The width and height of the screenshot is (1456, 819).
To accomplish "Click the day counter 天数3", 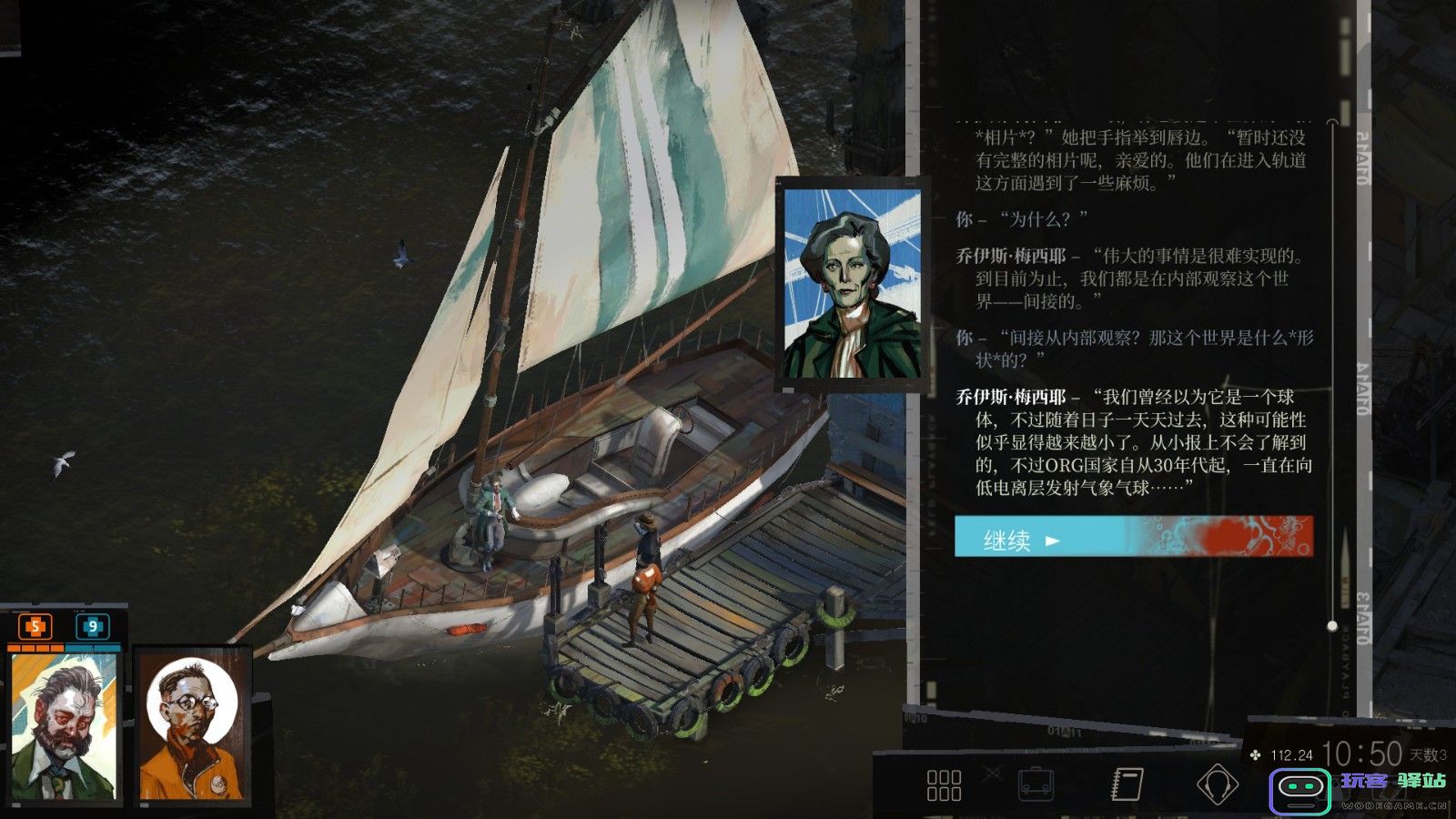I will 1425,757.
